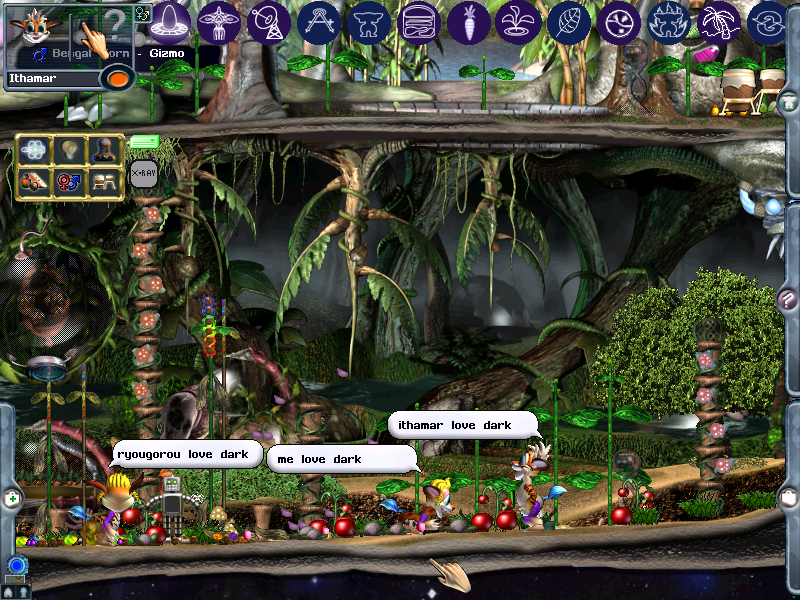Open the inventory bag side tab
Viewport: 800px width, 600px height.
pyautogui.click(x=787, y=497)
